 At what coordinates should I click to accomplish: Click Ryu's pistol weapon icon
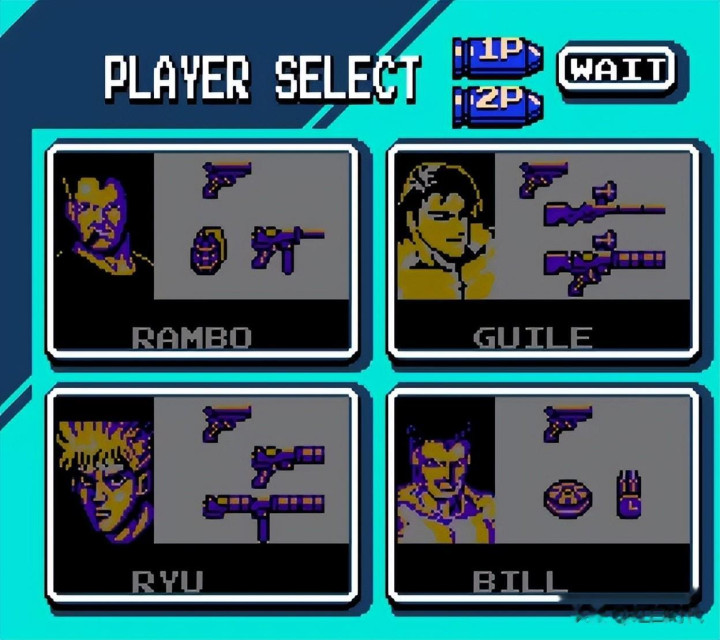(x=227, y=421)
